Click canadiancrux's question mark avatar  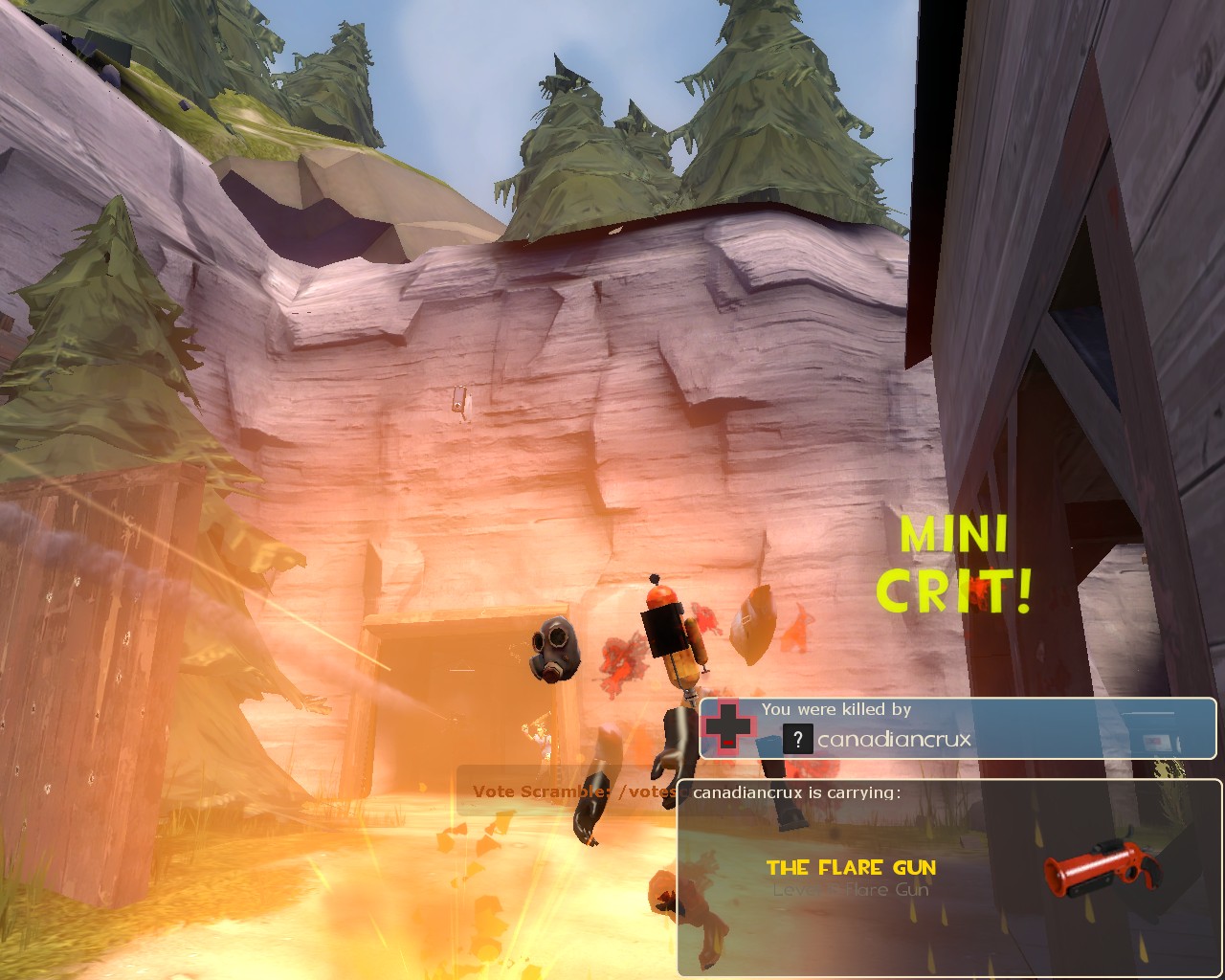[797, 739]
